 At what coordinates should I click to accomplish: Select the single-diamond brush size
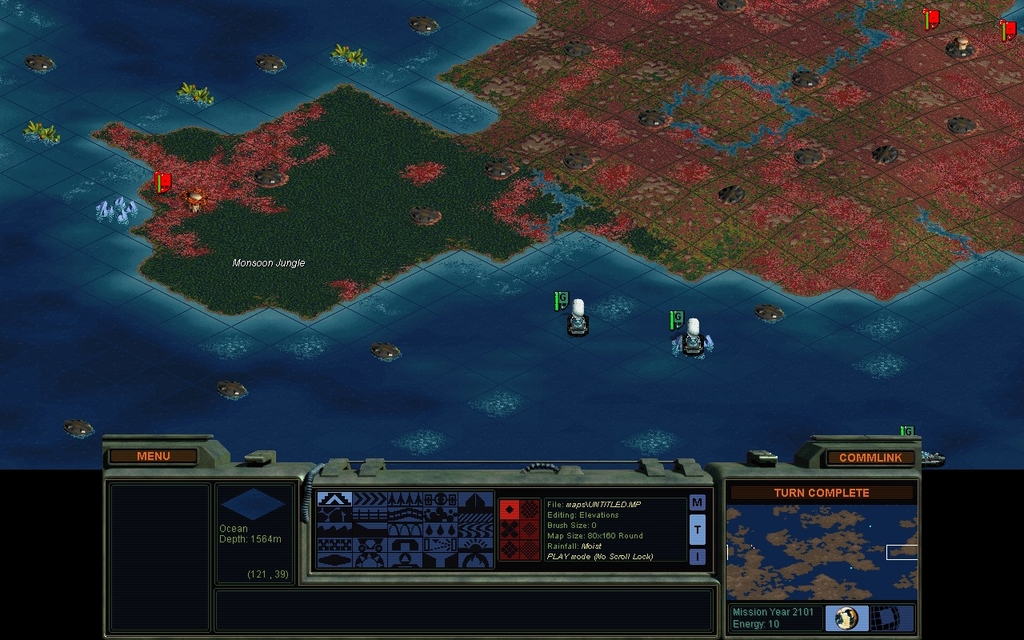(x=510, y=508)
